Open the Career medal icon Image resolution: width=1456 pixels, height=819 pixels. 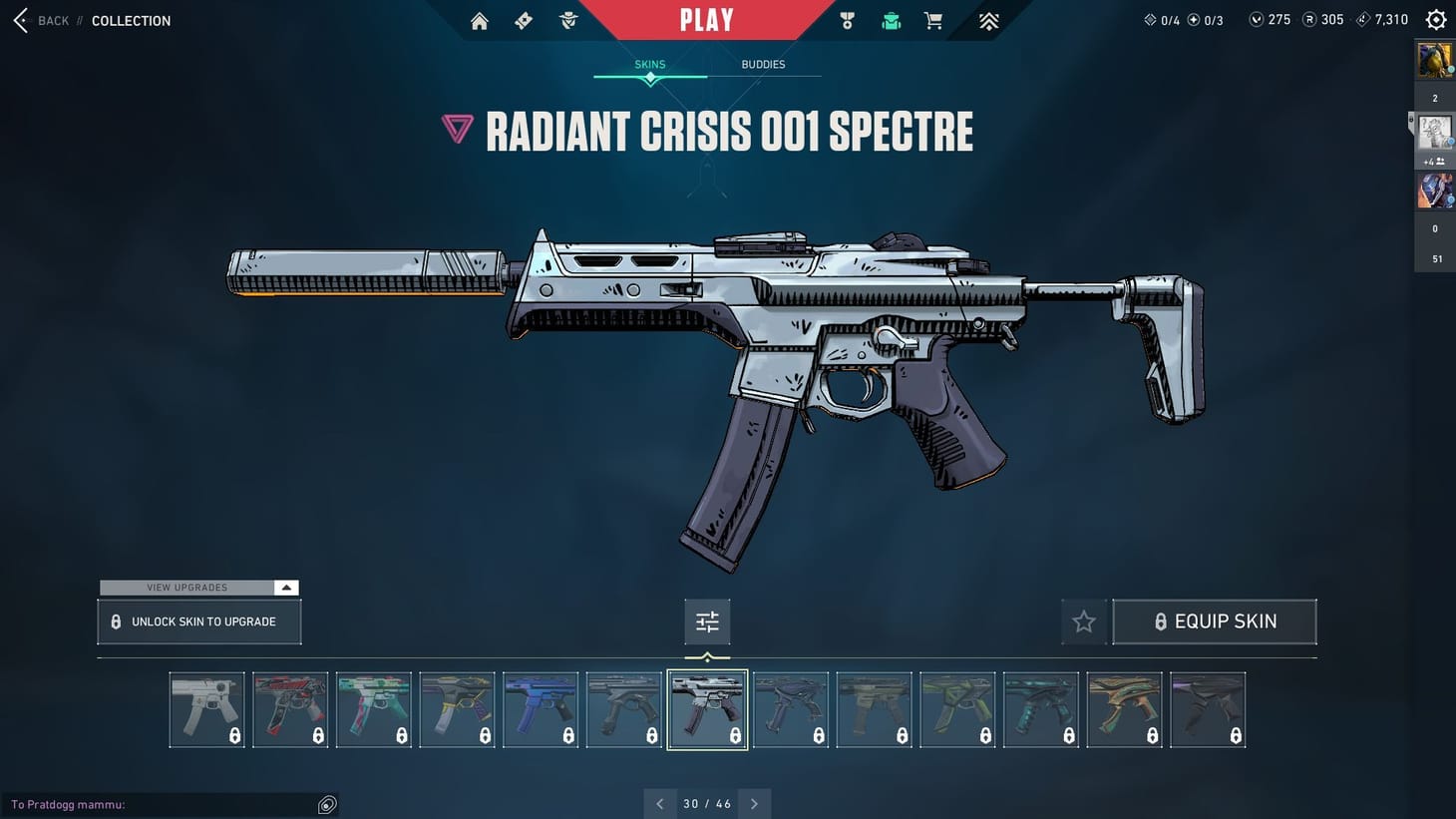pos(847,20)
